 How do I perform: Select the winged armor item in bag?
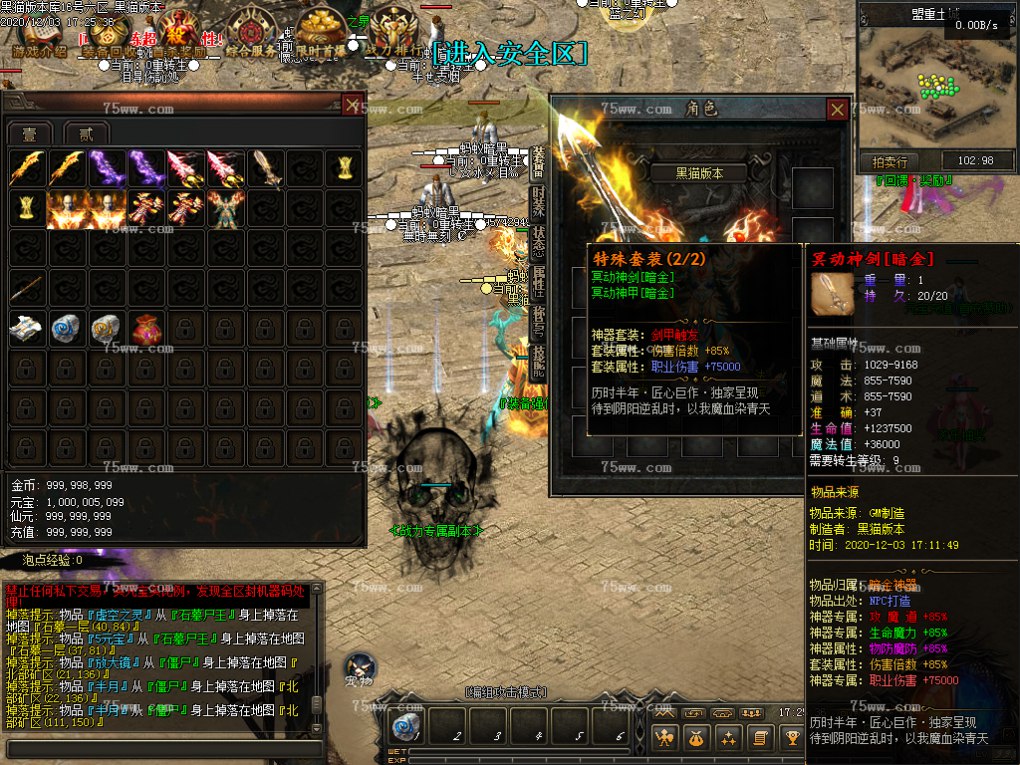point(226,209)
